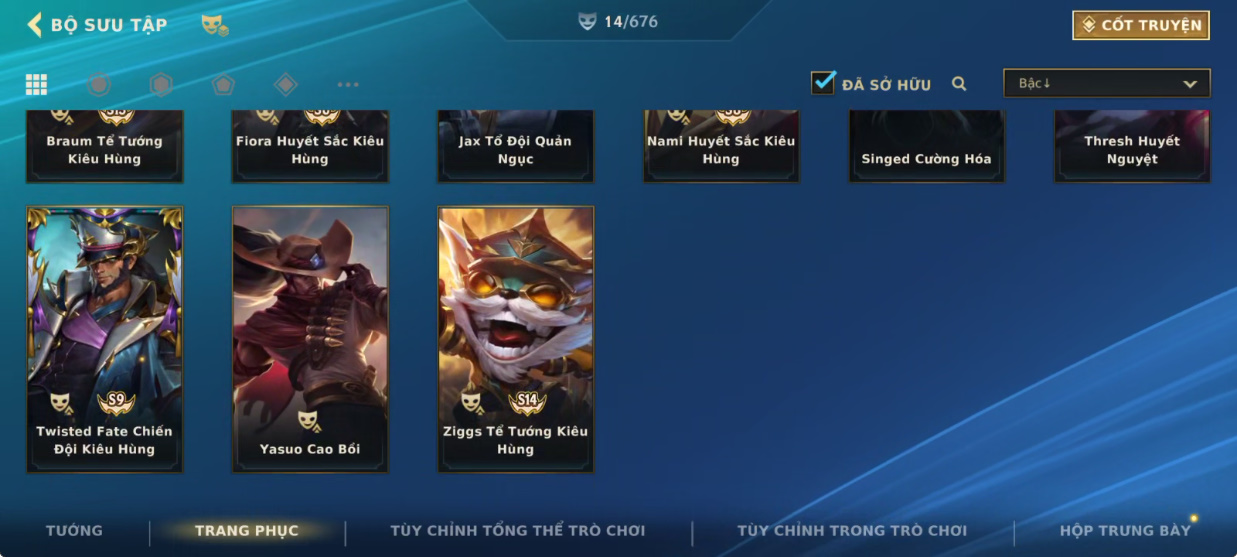
Task: Click the search magnifier icon
Action: pyautogui.click(x=959, y=84)
